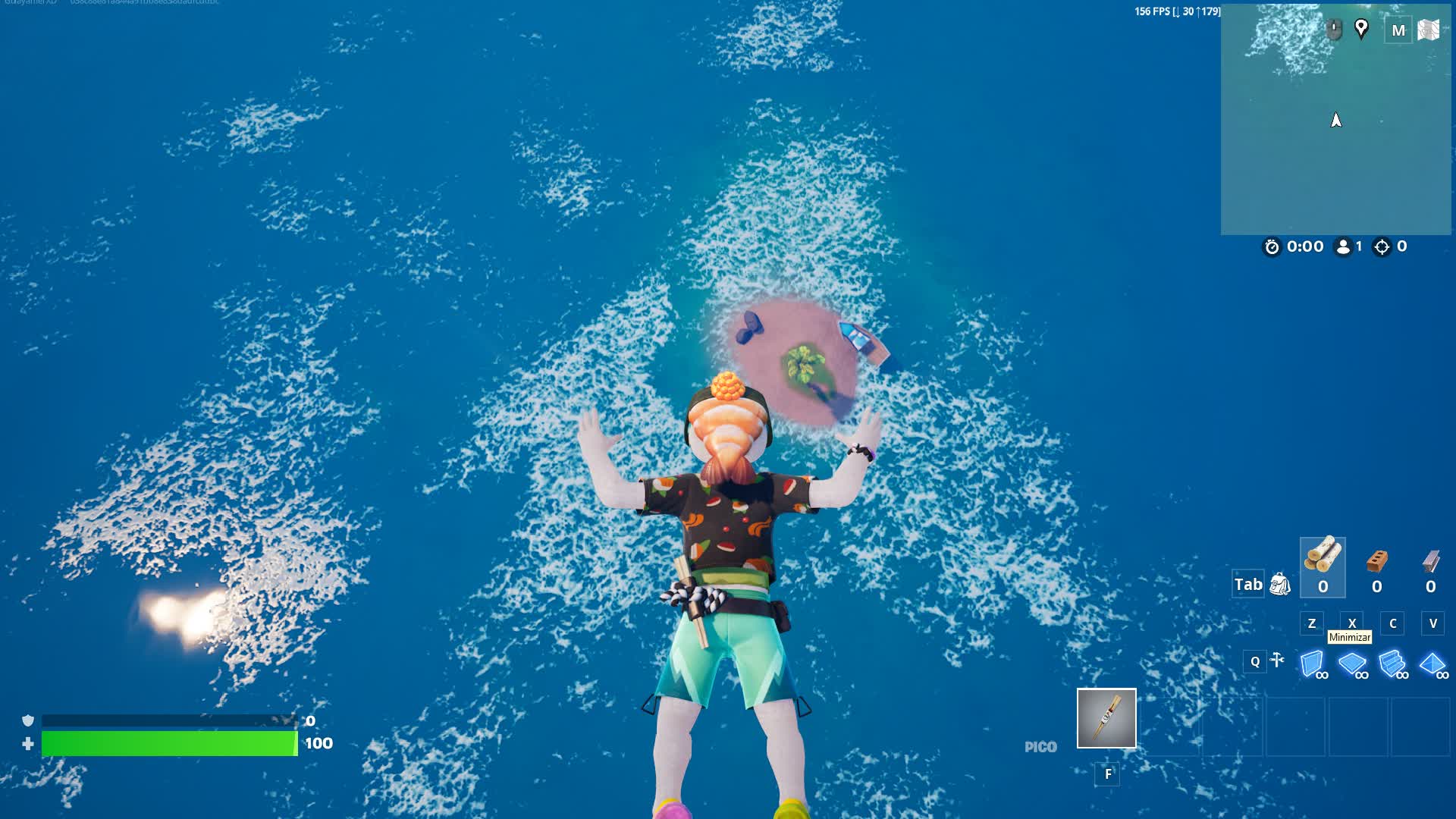Screen dimensions: 1456x819
Task: Click the metal resource icon
Action: 1429,561
